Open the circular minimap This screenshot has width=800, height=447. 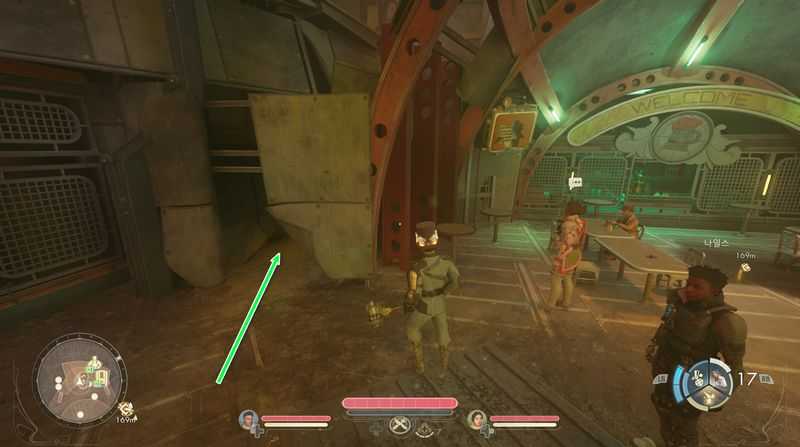[79, 378]
